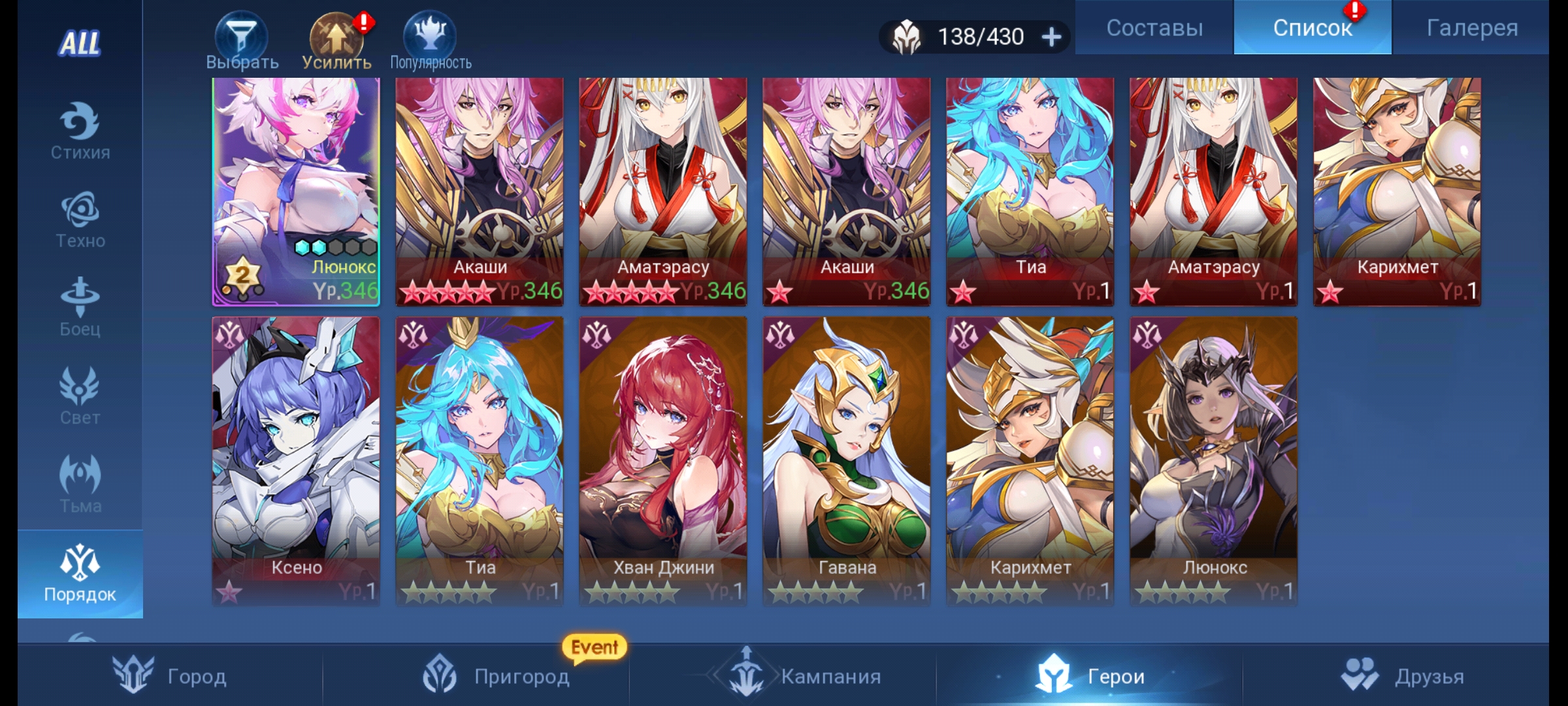Screen dimensions: 1568x706
Task: Choose the Гавана hero card
Action: tap(846, 460)
